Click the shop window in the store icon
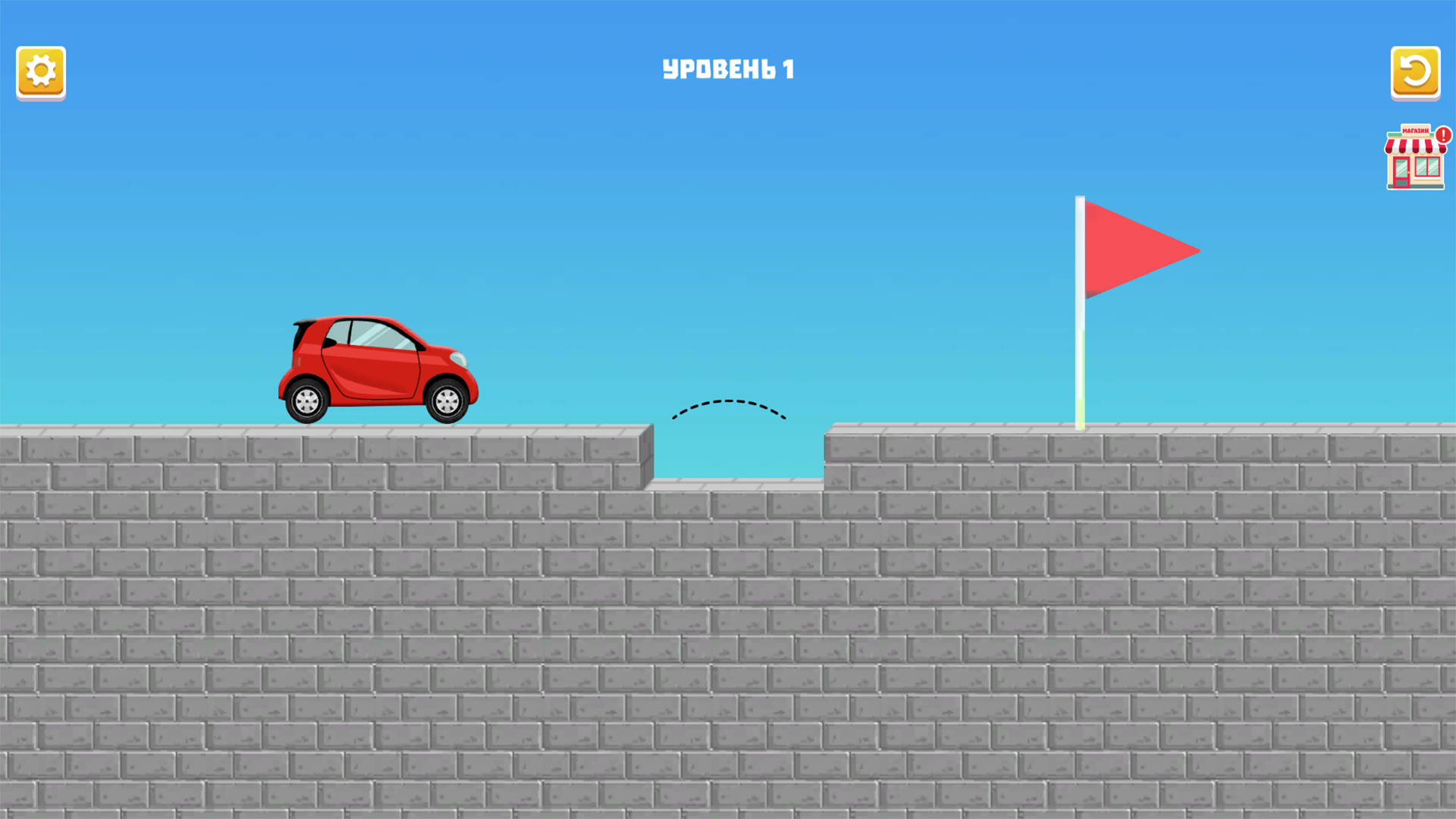The image size is (1456, 819). tap(1427, 167)
